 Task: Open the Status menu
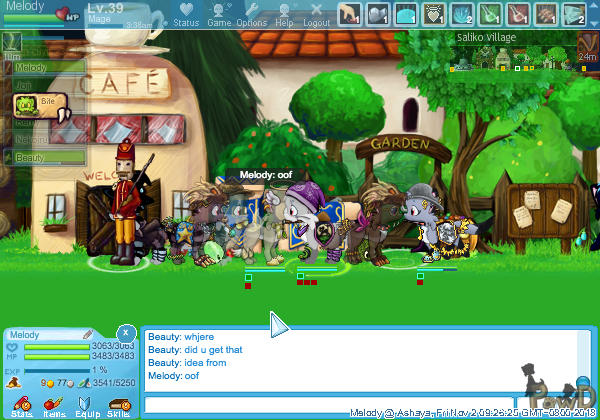[186, 13]
